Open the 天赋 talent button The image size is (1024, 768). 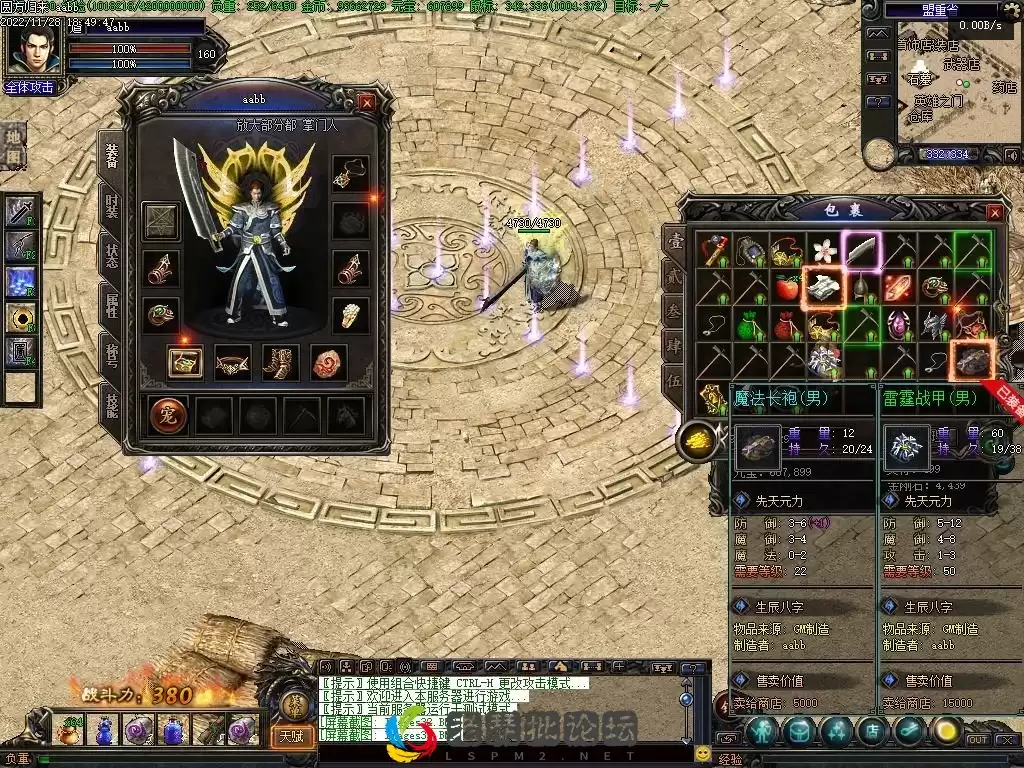(x=291, y=737)
